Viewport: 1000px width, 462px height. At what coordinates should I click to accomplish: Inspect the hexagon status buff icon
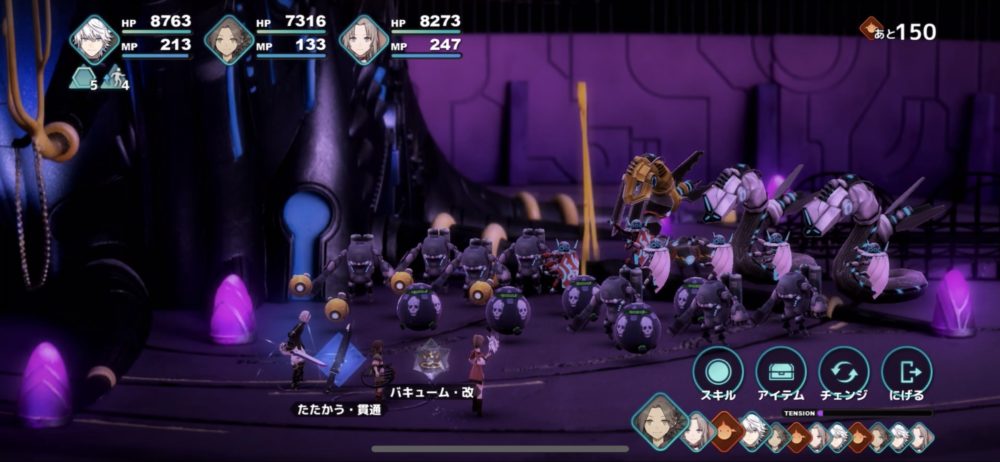coord(80,78)
